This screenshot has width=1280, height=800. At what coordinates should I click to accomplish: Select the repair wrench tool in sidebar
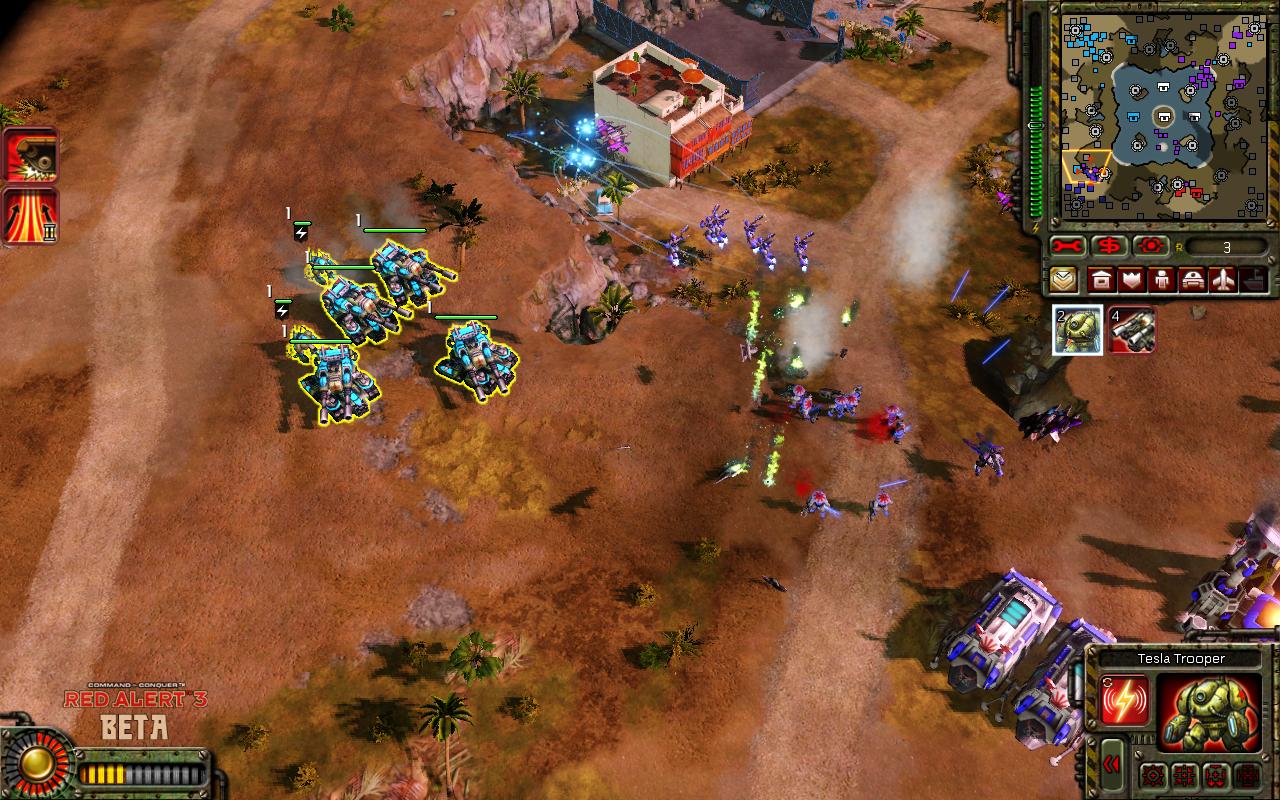click(x=1067, y=245)
